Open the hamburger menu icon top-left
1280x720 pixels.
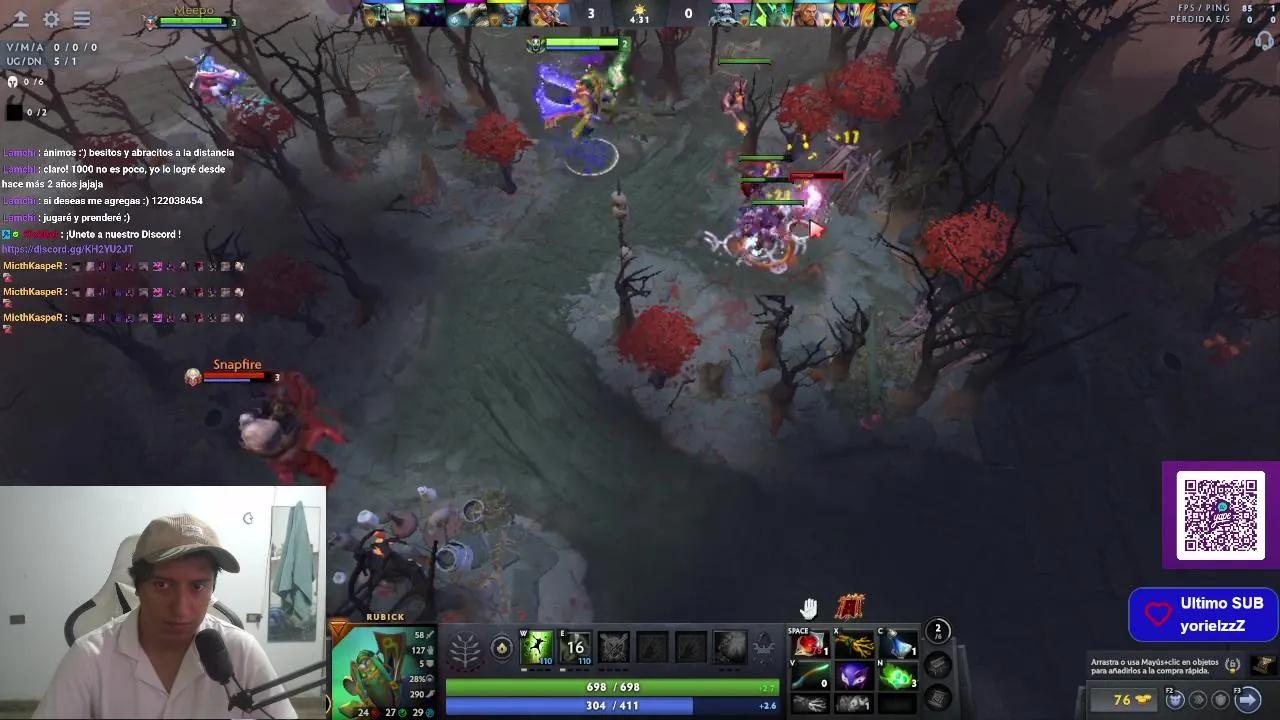tap(82, 17)
